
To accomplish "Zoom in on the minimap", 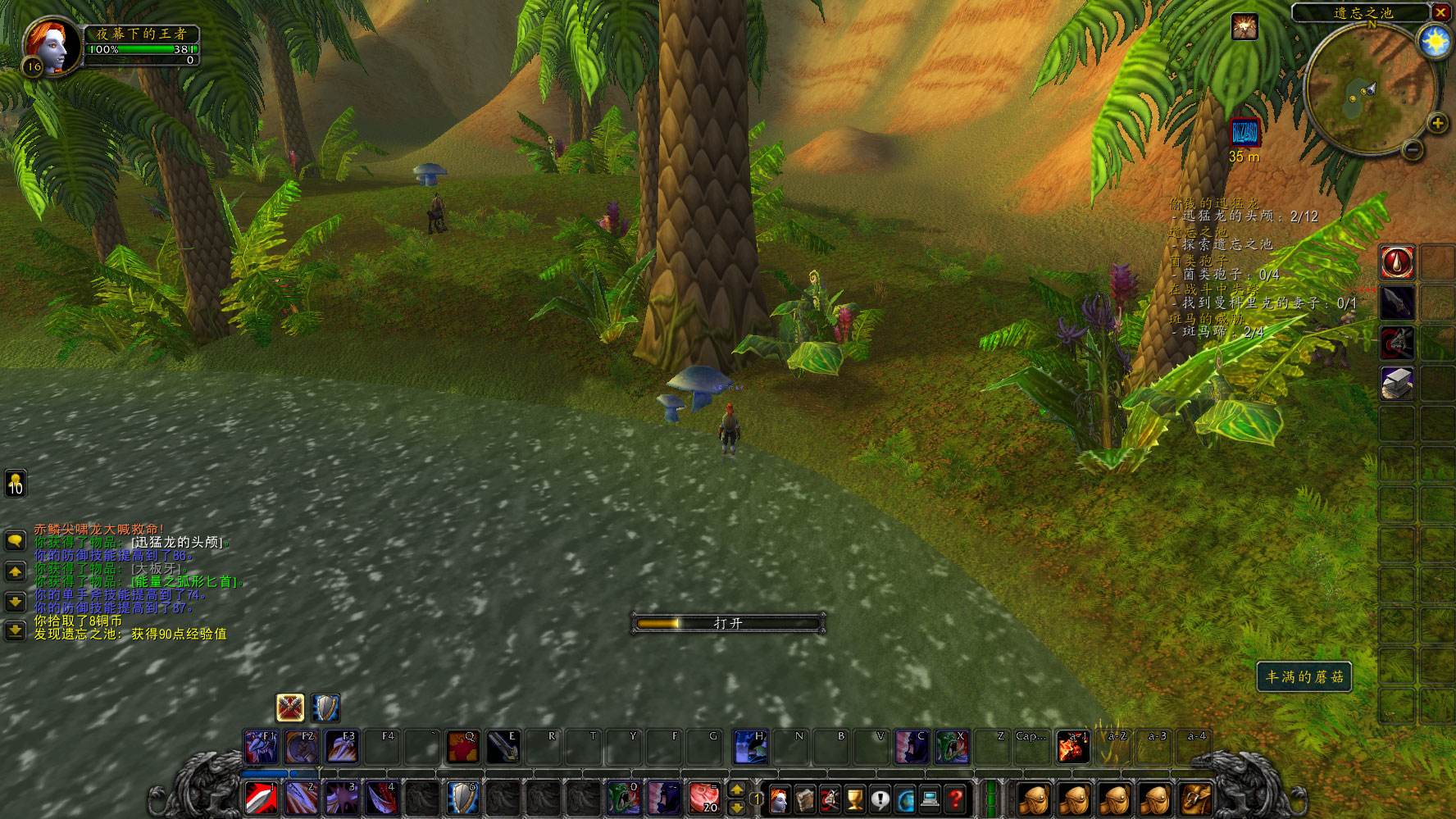I will tap(1436, 124).
